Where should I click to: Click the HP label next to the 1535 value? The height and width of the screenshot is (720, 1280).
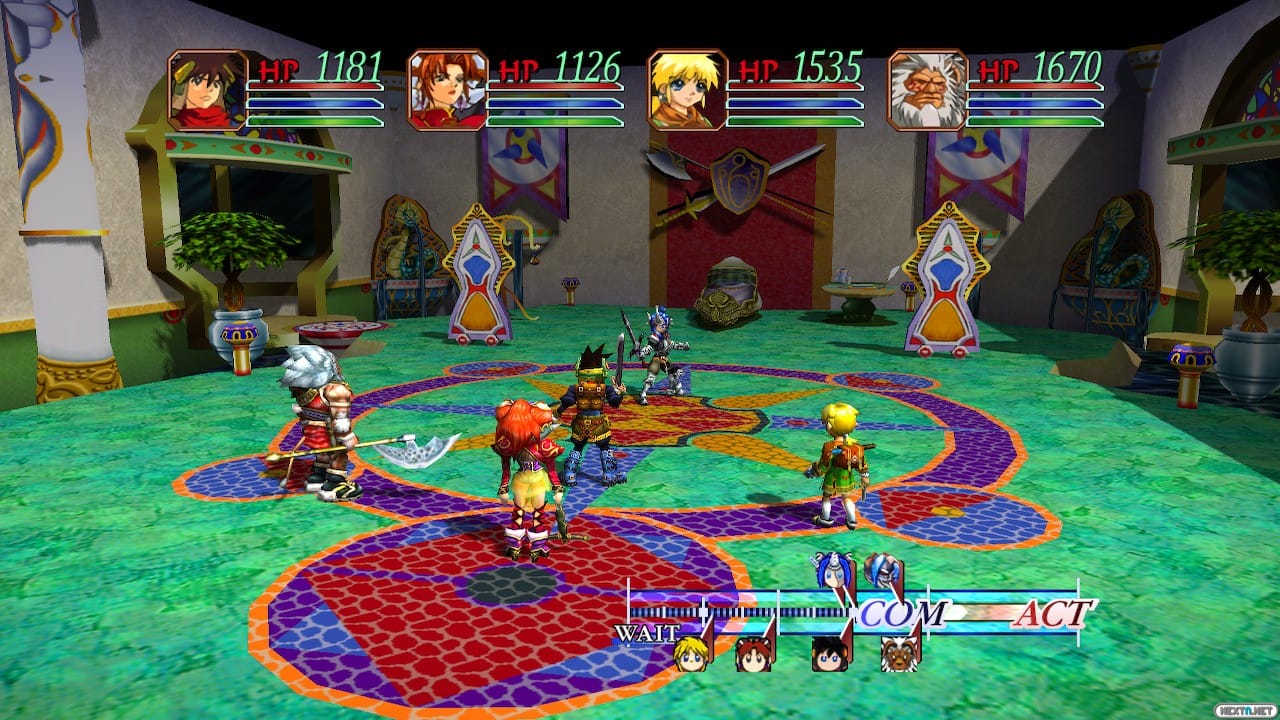(755, 70)
